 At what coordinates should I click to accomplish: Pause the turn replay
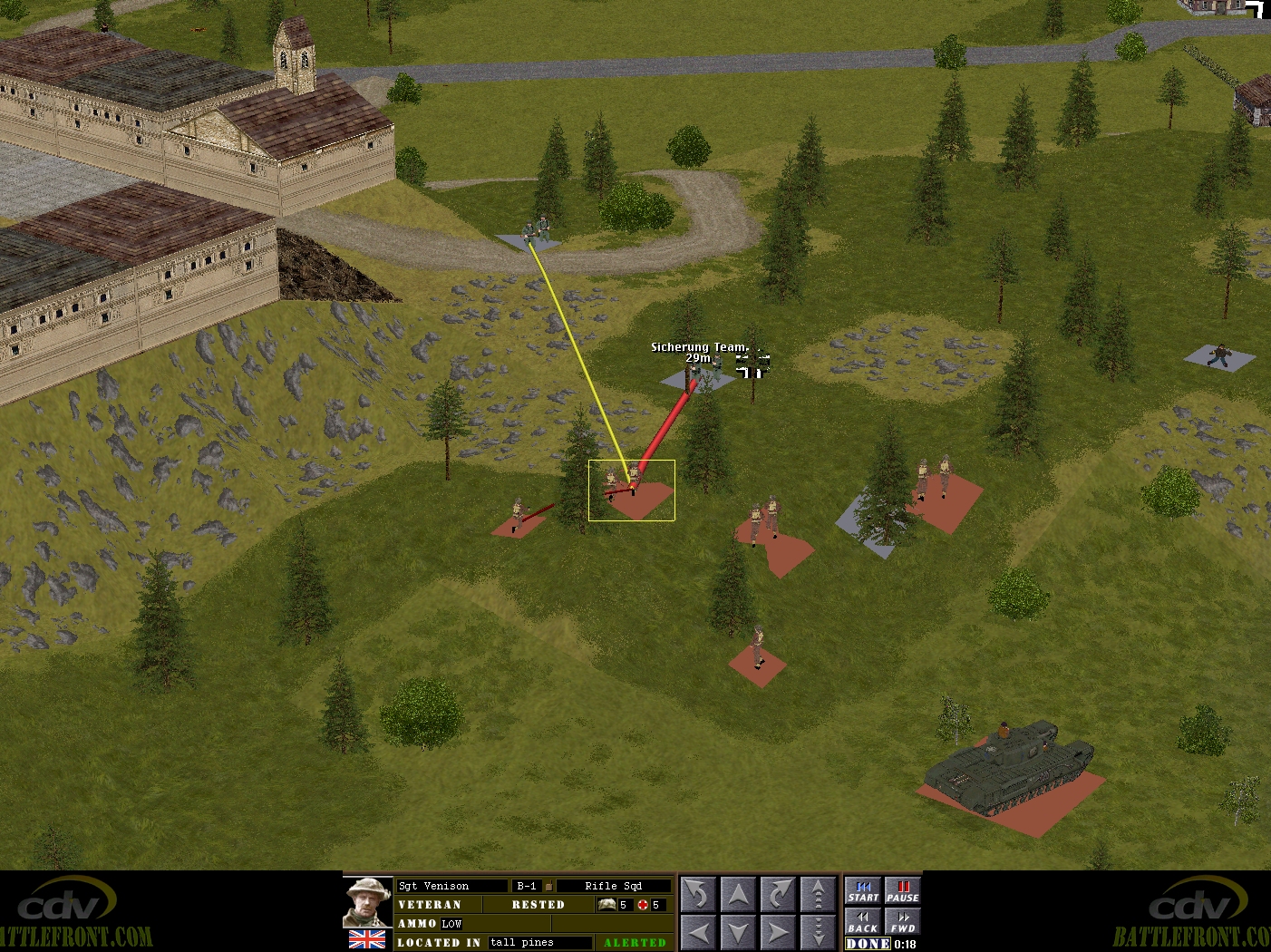coord(902,891)
